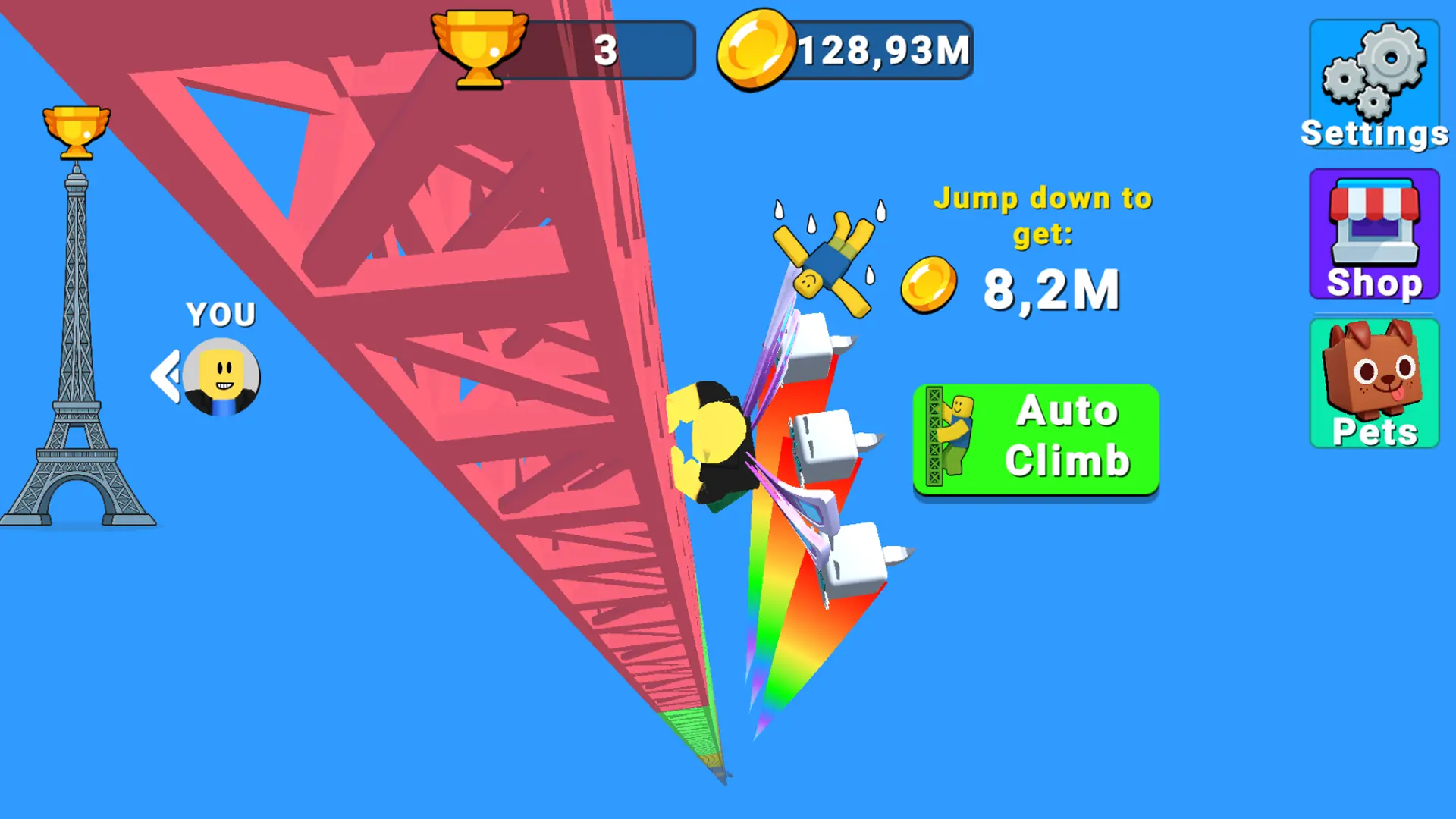Click the coin icon next to 128,93M
The width and height of the screenshot is (1456, 819).
755,49
